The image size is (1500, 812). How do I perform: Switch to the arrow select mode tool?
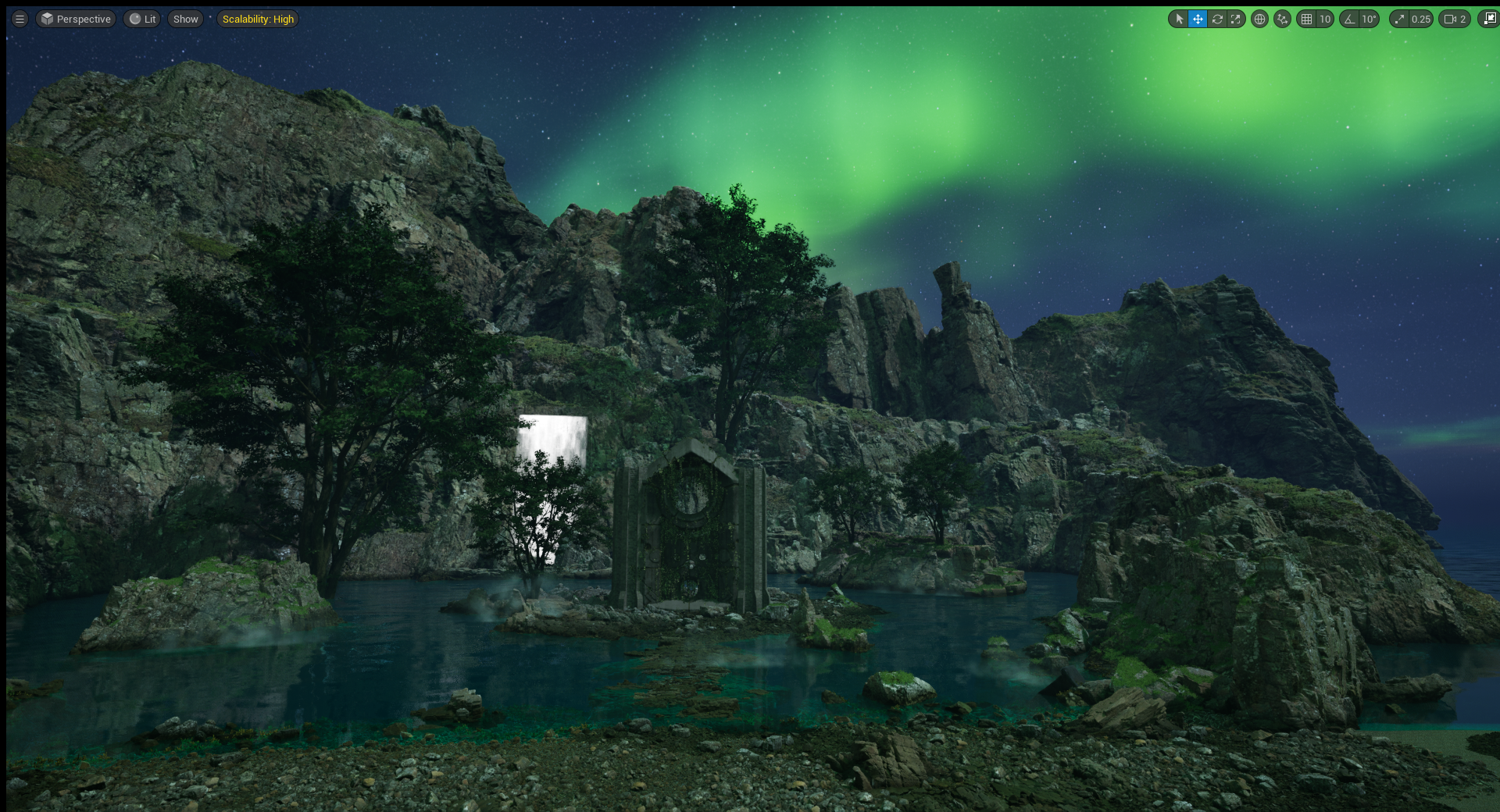pyautogui.click(x=1179, y=19)
